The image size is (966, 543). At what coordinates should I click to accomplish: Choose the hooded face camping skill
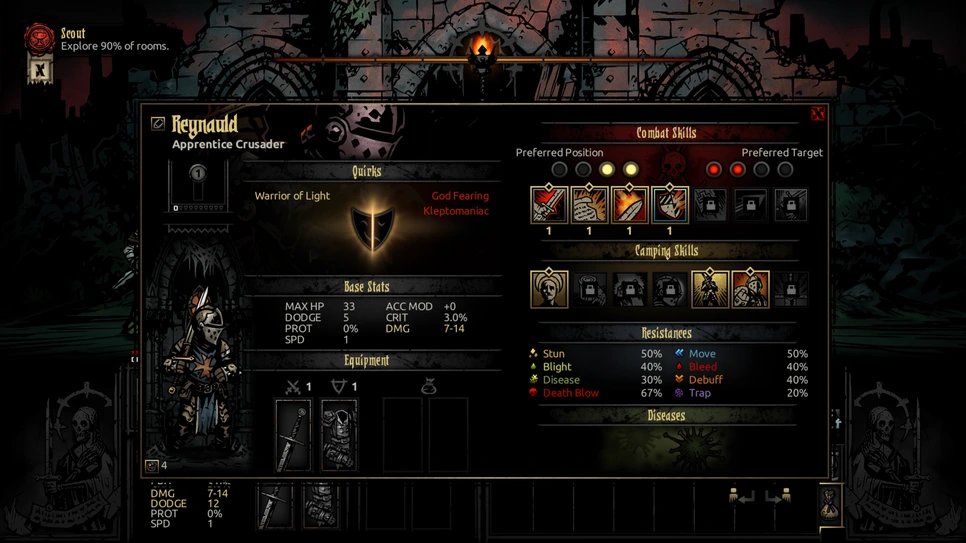tap(549, 289)
